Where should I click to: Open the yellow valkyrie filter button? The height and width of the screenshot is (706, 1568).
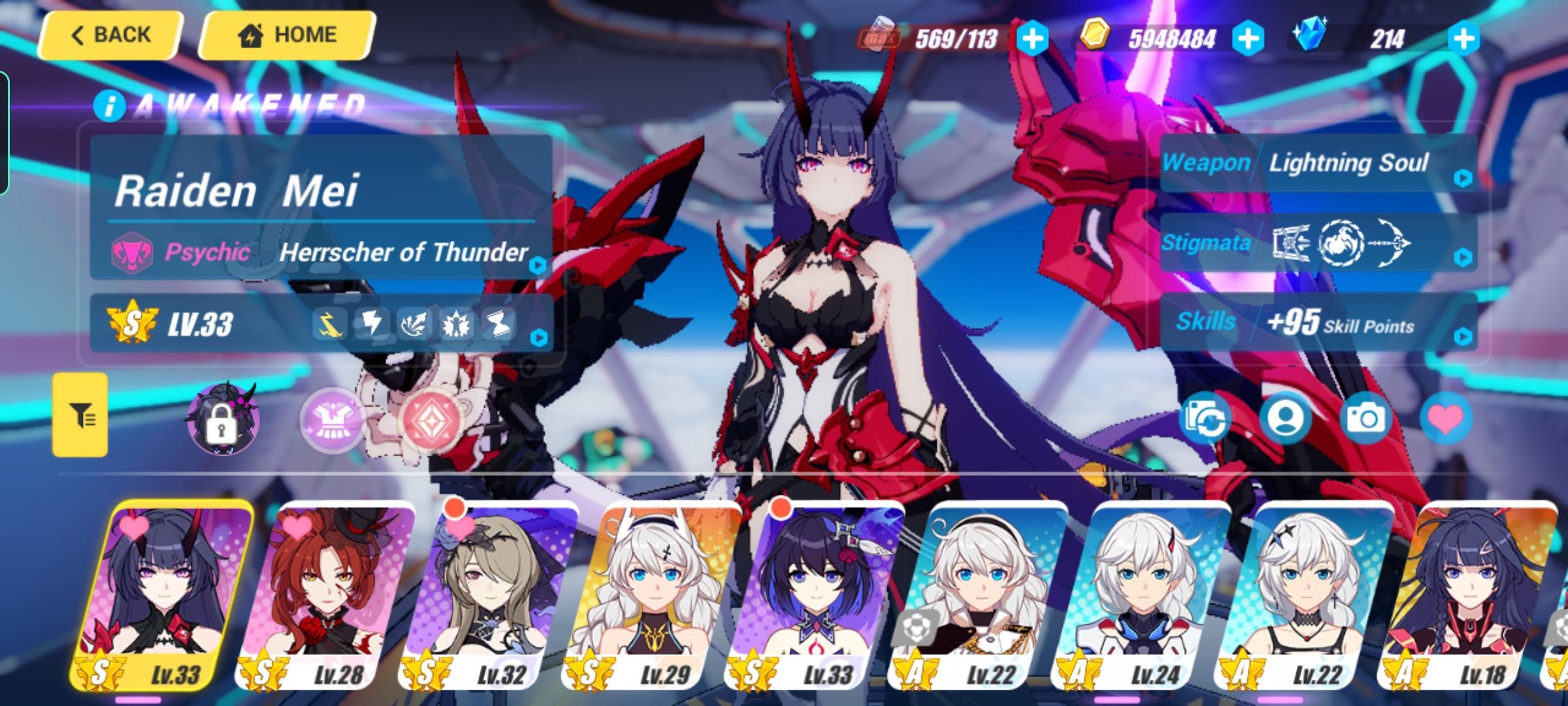coord(80,415)
